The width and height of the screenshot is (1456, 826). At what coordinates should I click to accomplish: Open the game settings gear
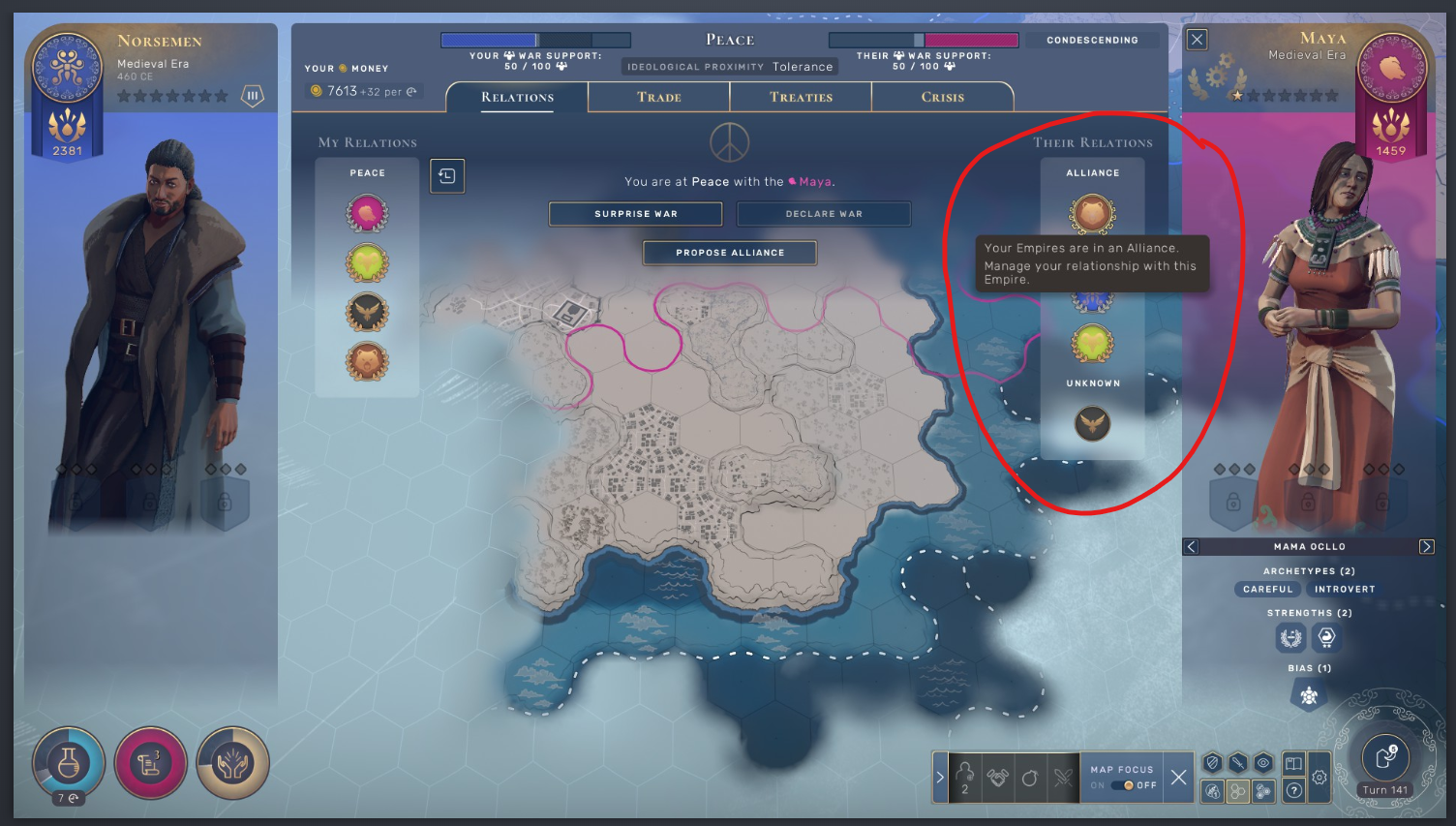click(x=1319, y=778)
